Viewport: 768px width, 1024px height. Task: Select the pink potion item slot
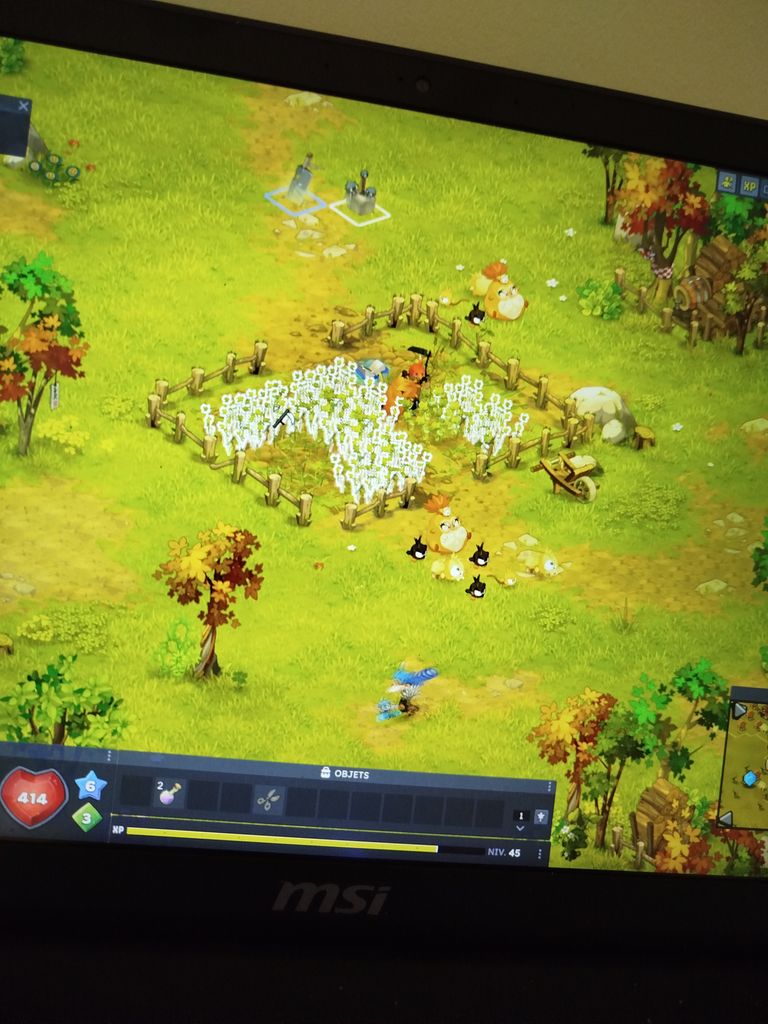[169, 793]
